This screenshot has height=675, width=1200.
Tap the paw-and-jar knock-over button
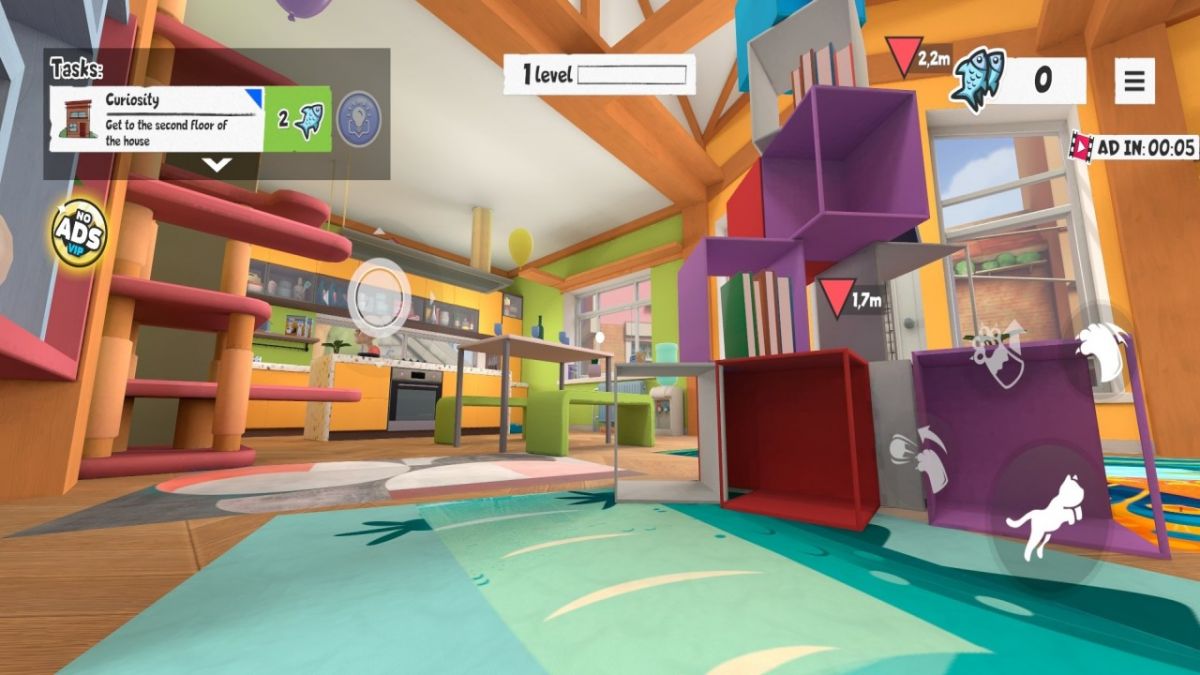[x=998, y=352]
